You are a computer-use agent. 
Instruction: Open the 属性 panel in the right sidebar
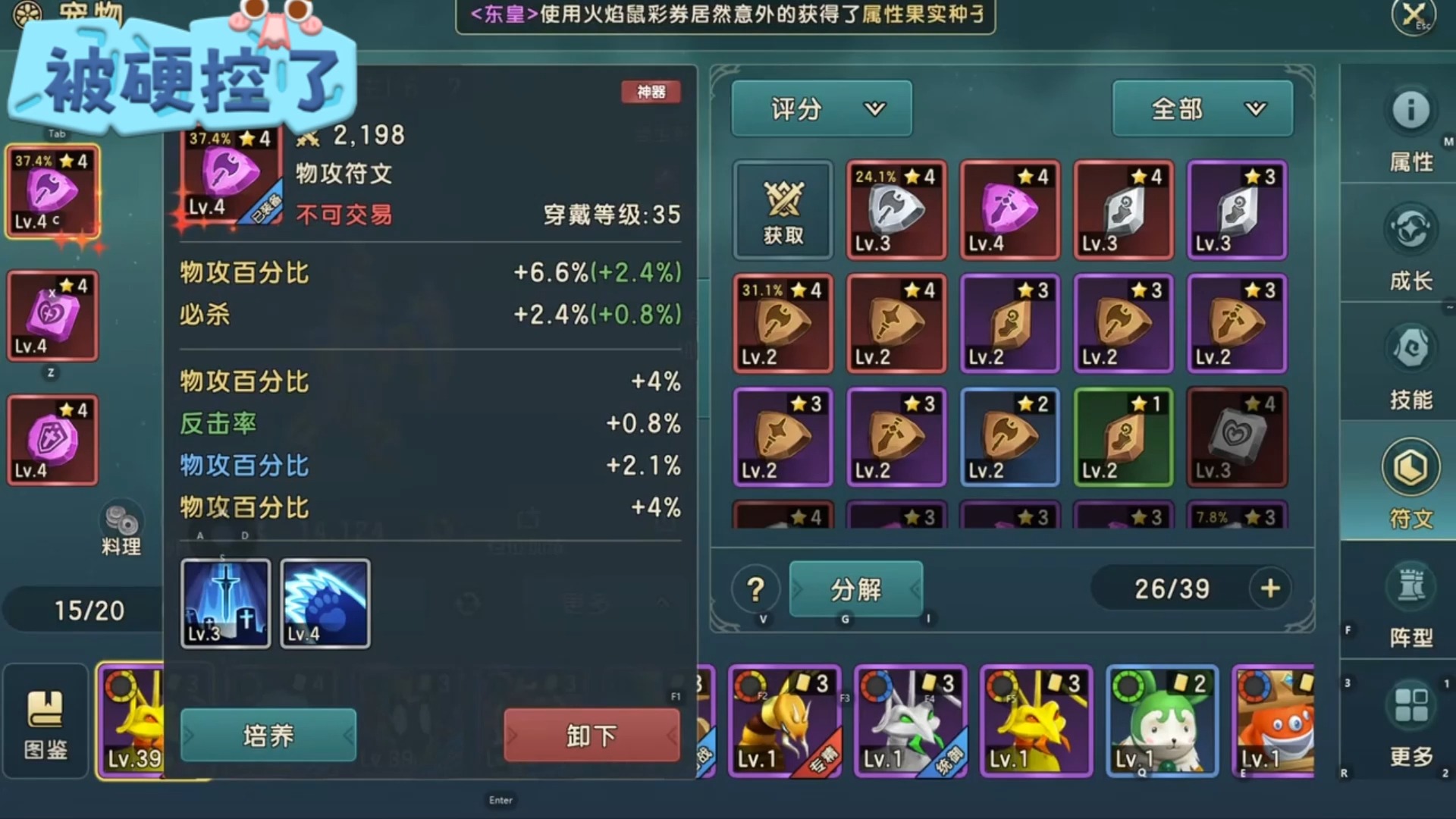[1410, 127]
